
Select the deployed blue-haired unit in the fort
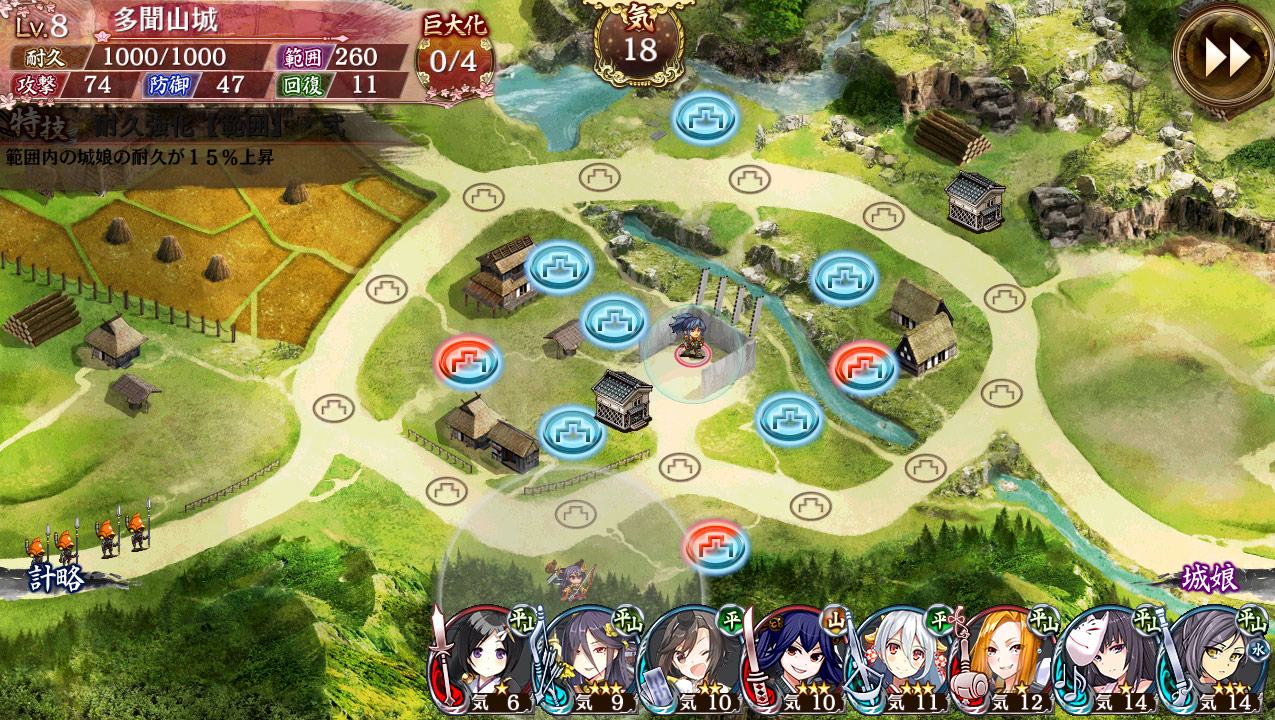(692, 337)
